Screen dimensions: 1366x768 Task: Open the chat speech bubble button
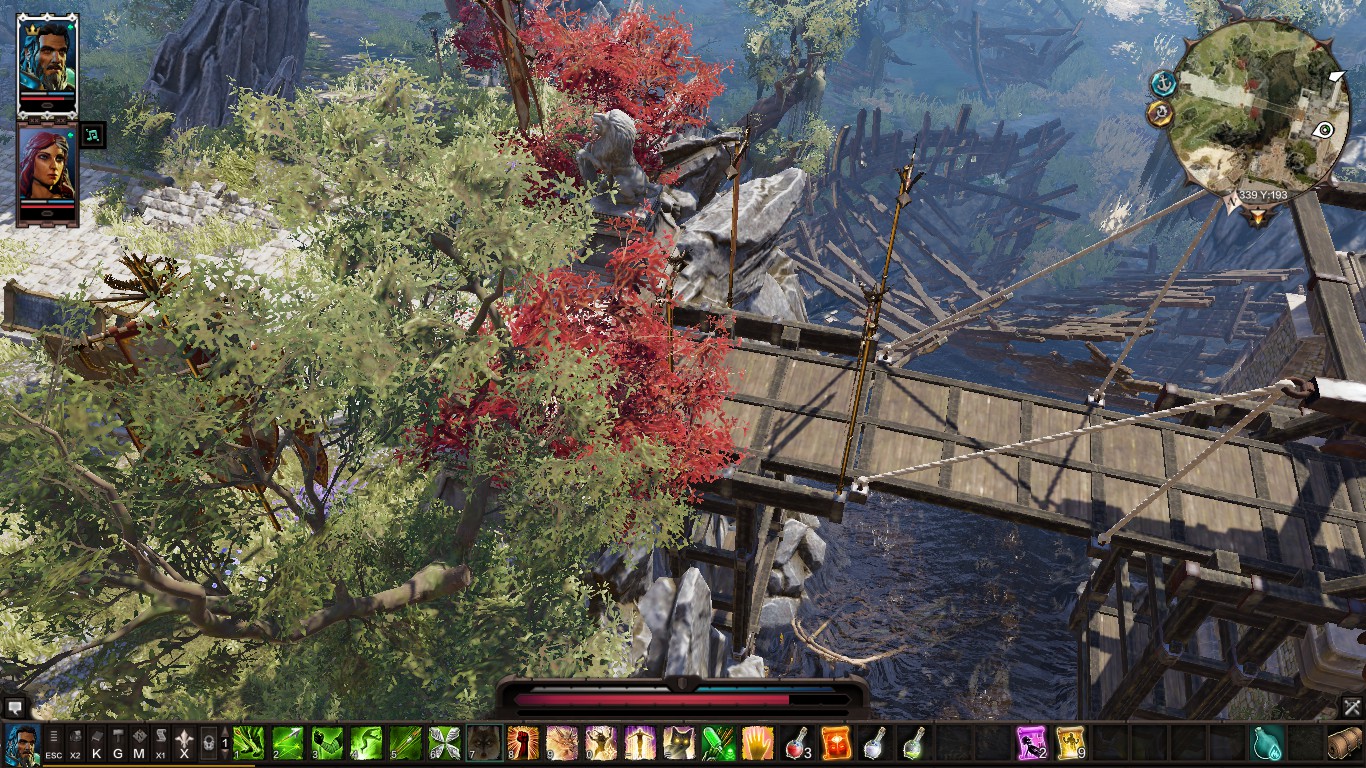pos(13,708)
